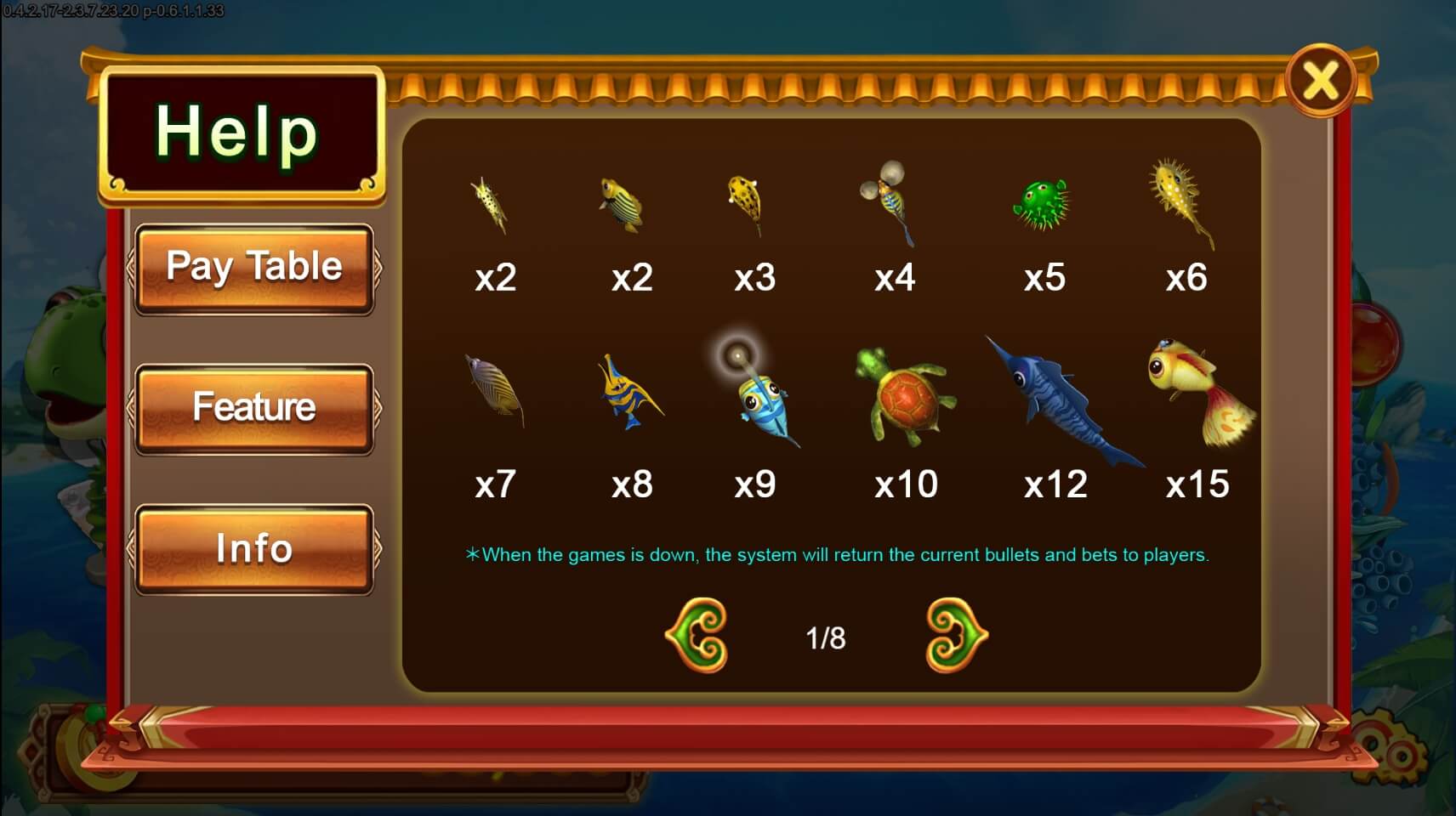Click the 1/8 page indicator
This screenshot has height=816, width=1456.
[x=826, y=636]
